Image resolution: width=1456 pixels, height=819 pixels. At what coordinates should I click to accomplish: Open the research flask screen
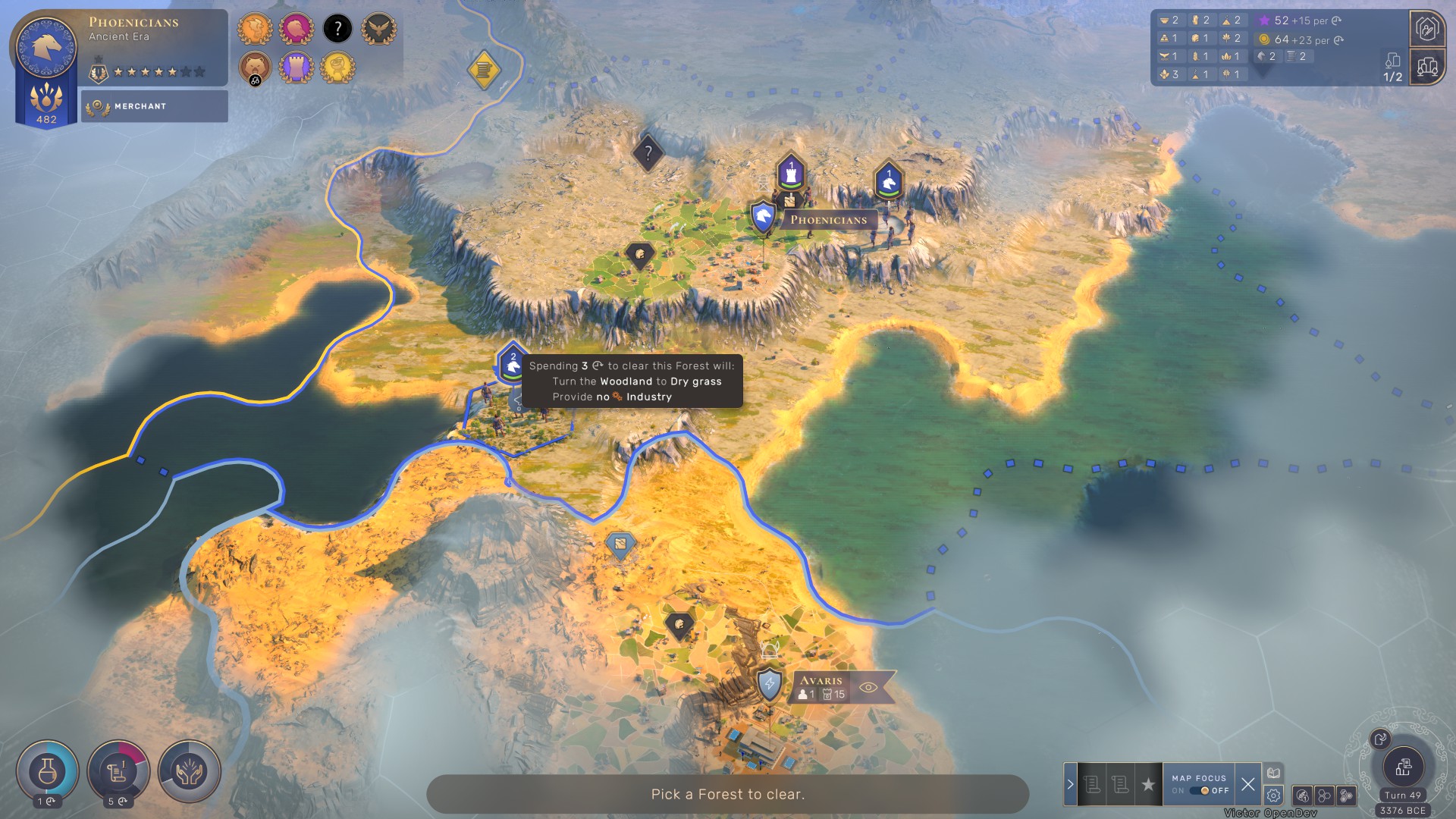(x=47, y=772)
